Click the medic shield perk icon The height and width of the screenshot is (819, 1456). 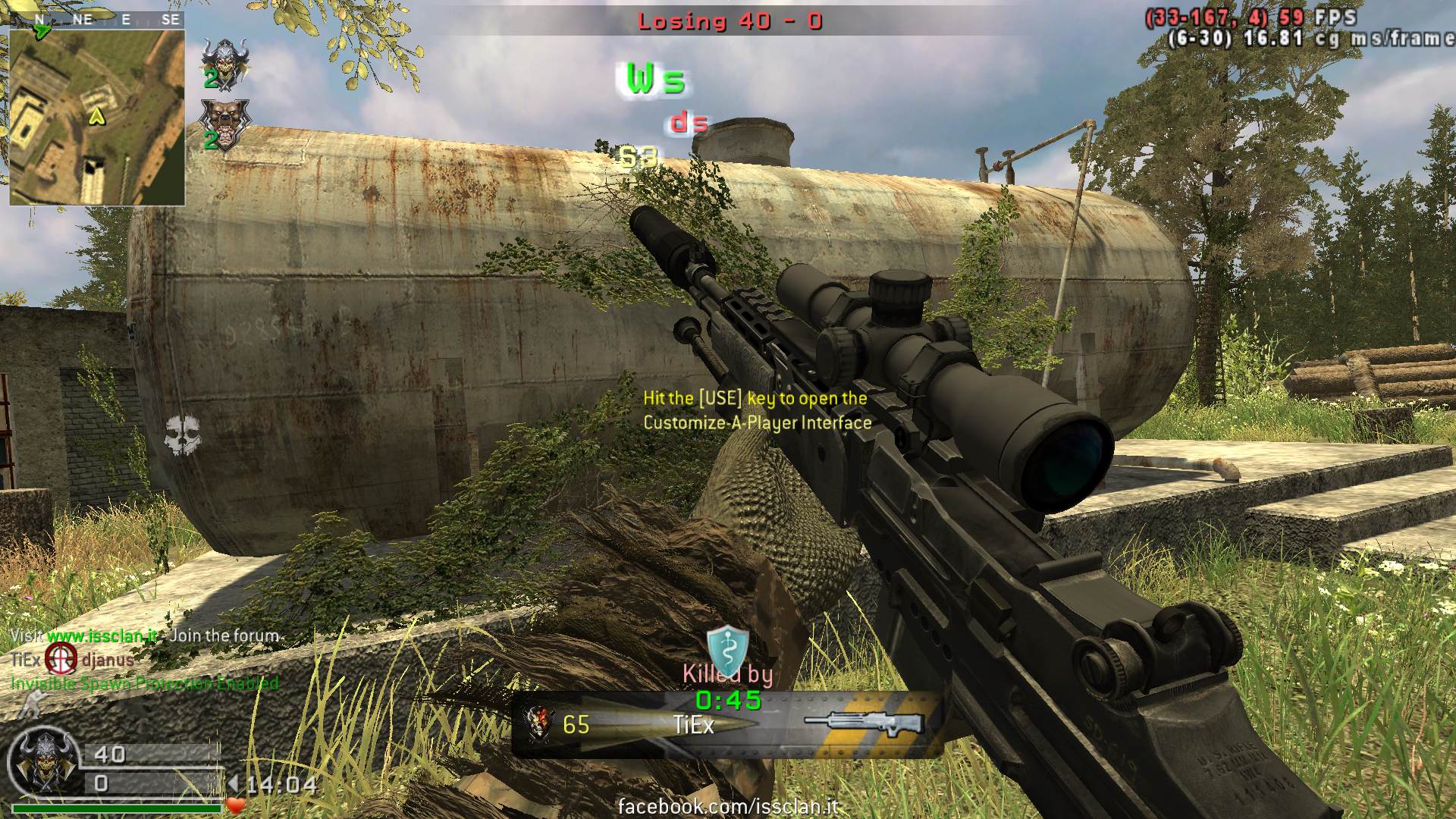pos(727,647)
